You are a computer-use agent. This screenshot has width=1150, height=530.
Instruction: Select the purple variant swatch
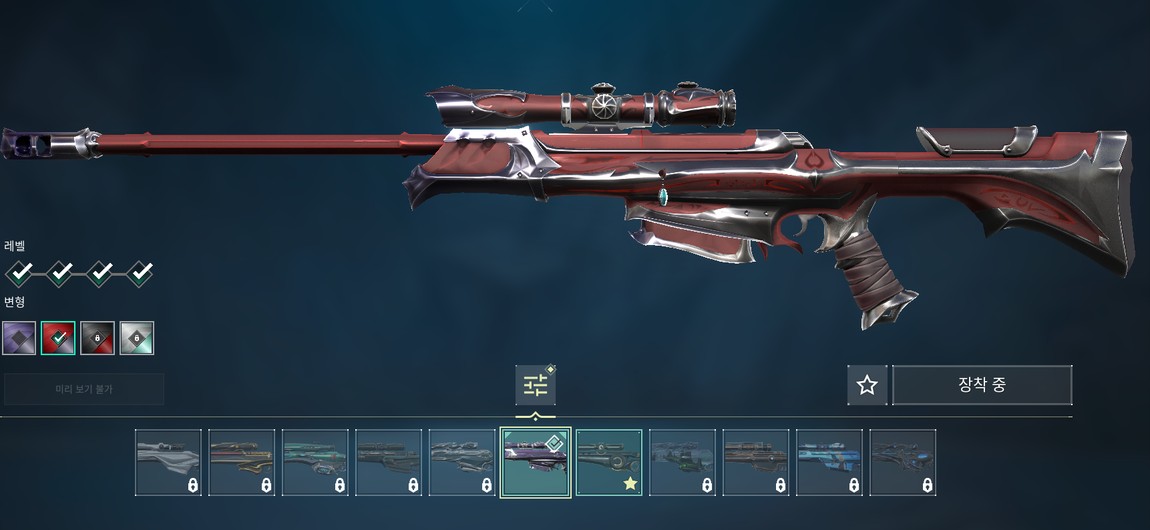pos(19,338)
